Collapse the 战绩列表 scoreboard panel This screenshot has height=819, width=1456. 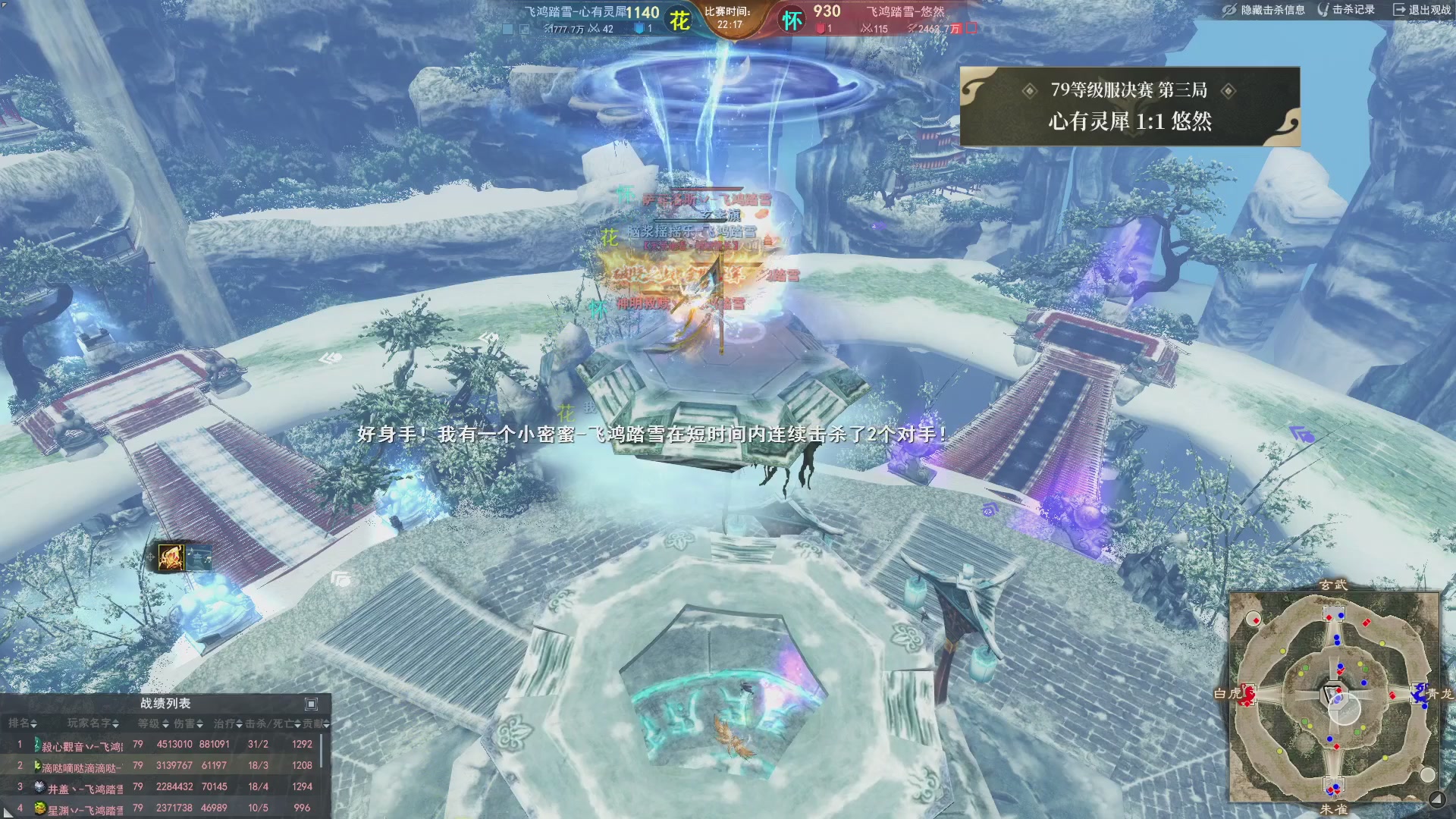[311, 704]
